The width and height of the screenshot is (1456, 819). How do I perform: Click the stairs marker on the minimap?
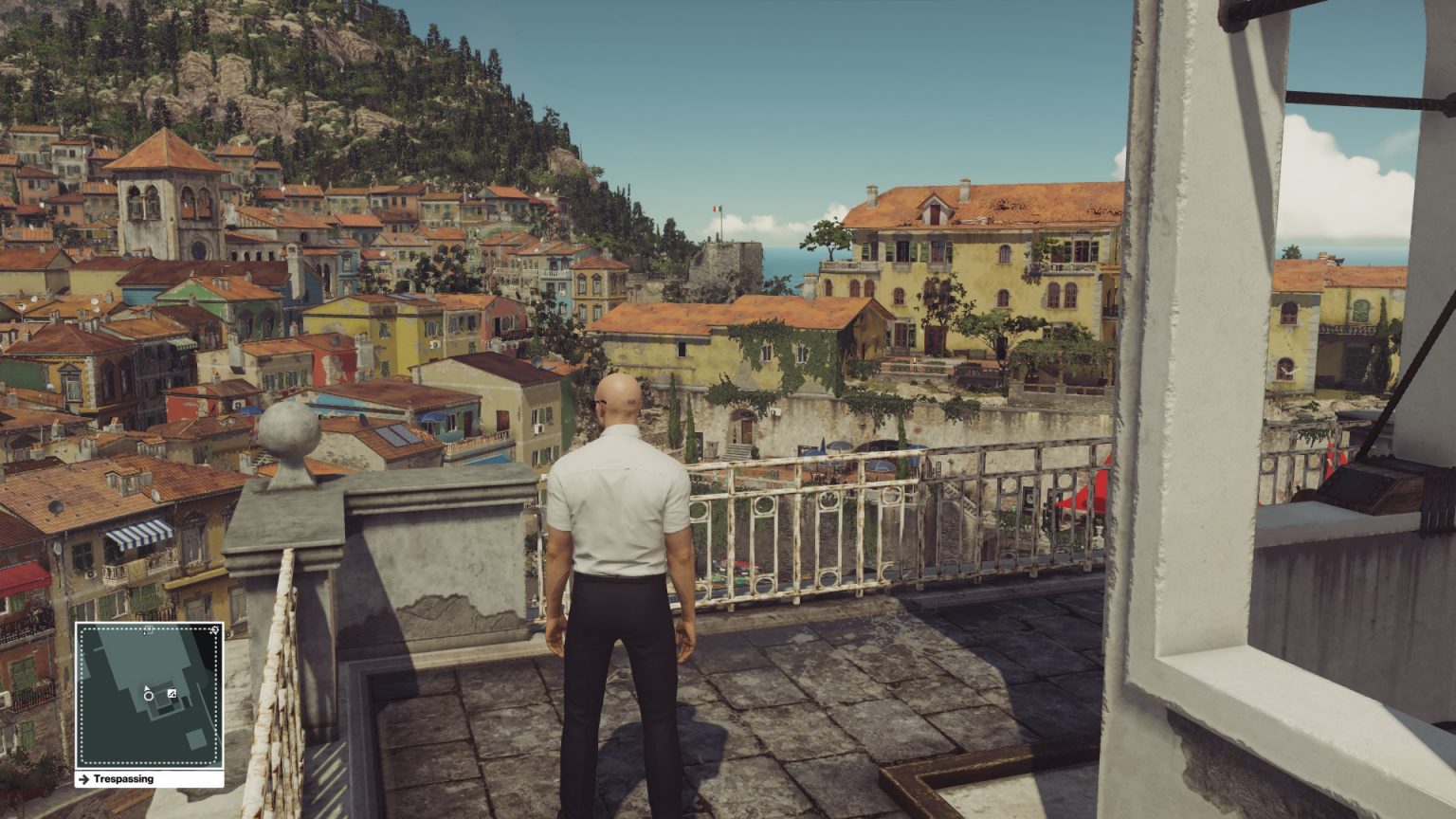point(172,694)
